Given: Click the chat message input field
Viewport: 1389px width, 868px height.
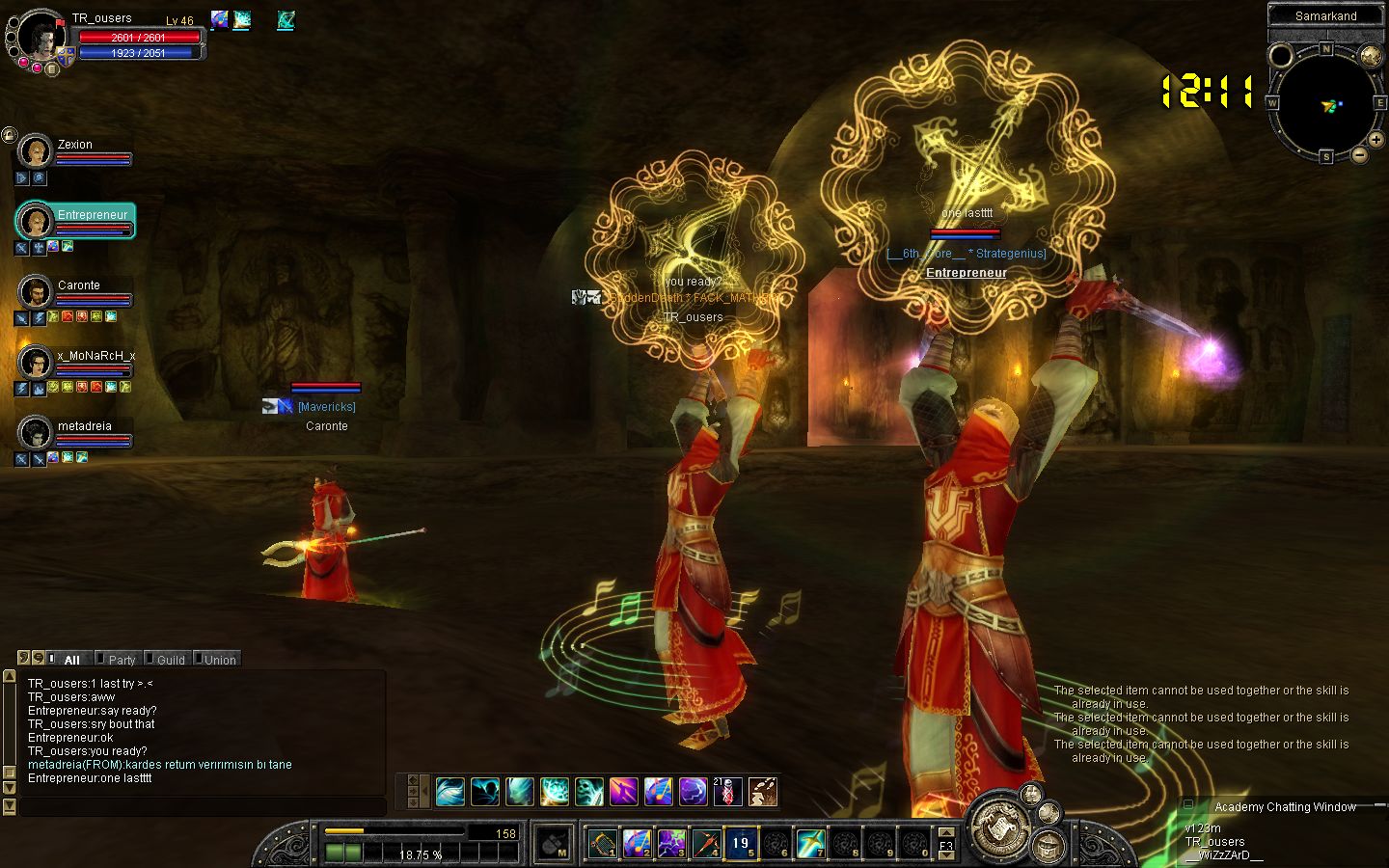Looking at the screenshot, I should [x=203, y=805].
